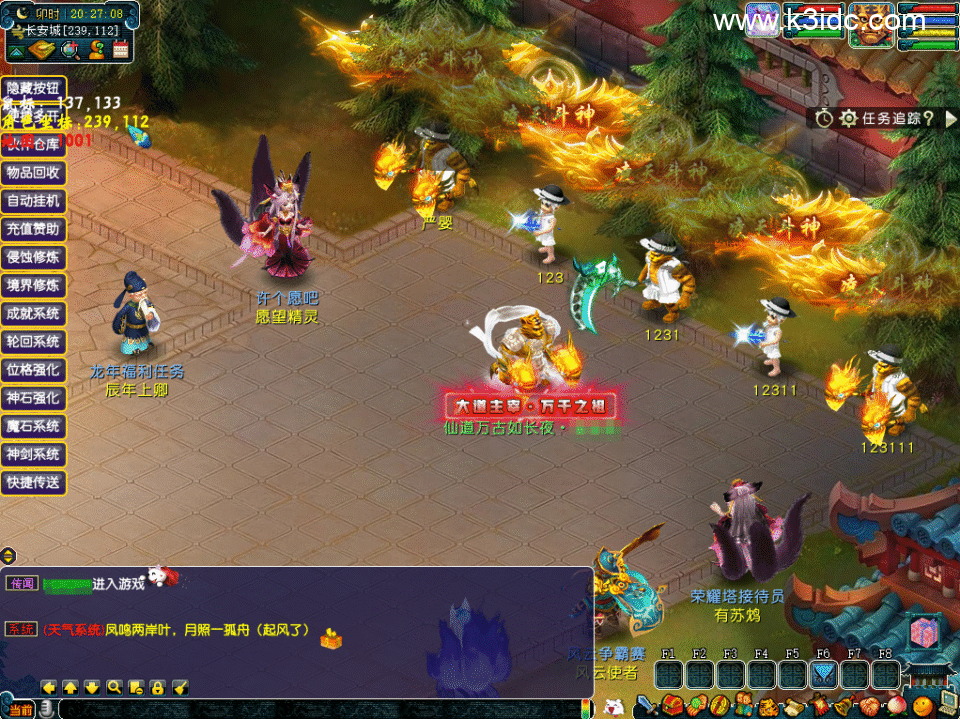Click the chat lock icon
This screenshot has height=719, width=960.
pos(158,687)
